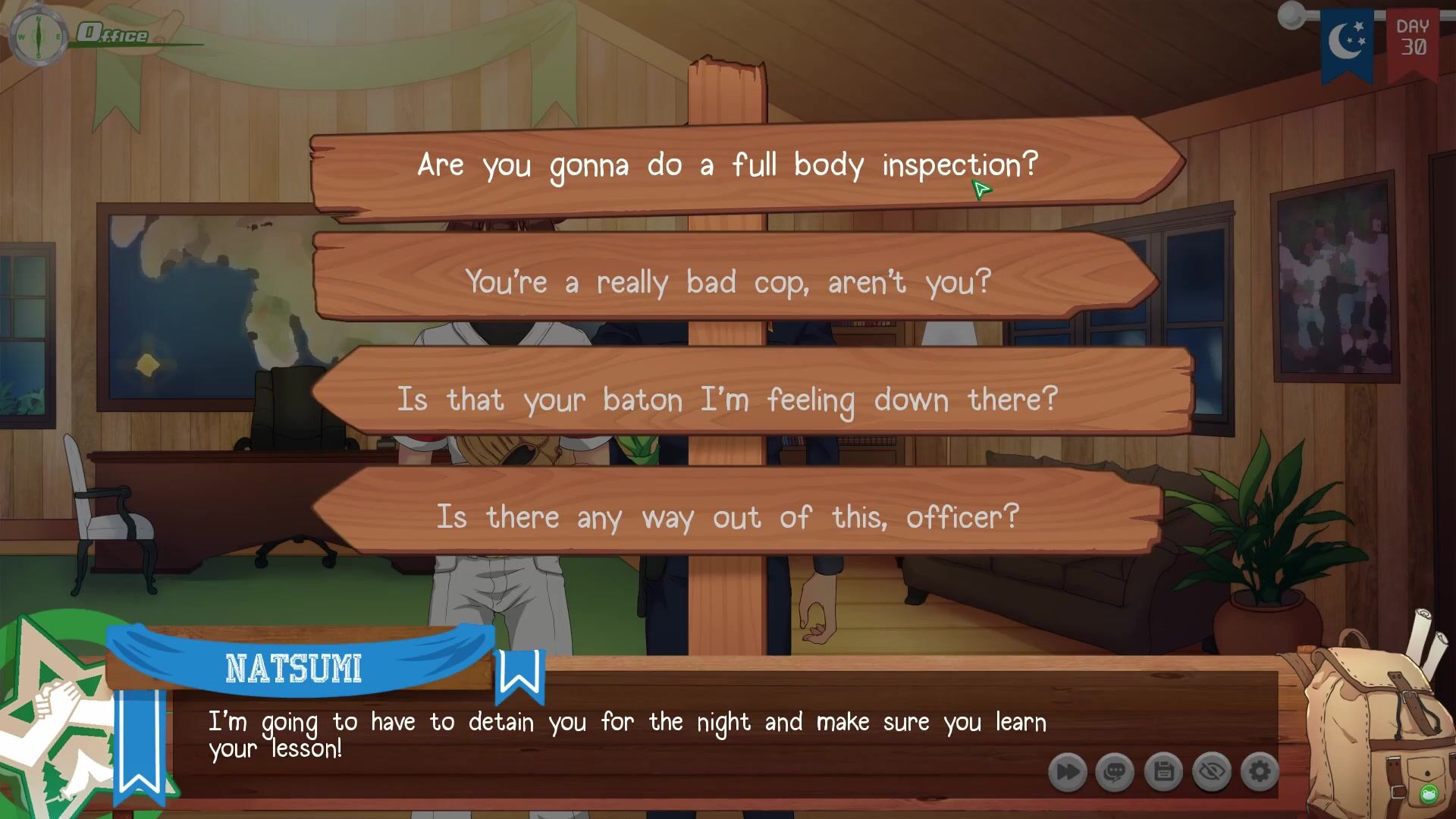Pick the "Is that your baton" reply
Image resolution: width=1456 pixels, height=819 pixels.
click(728, 399)
